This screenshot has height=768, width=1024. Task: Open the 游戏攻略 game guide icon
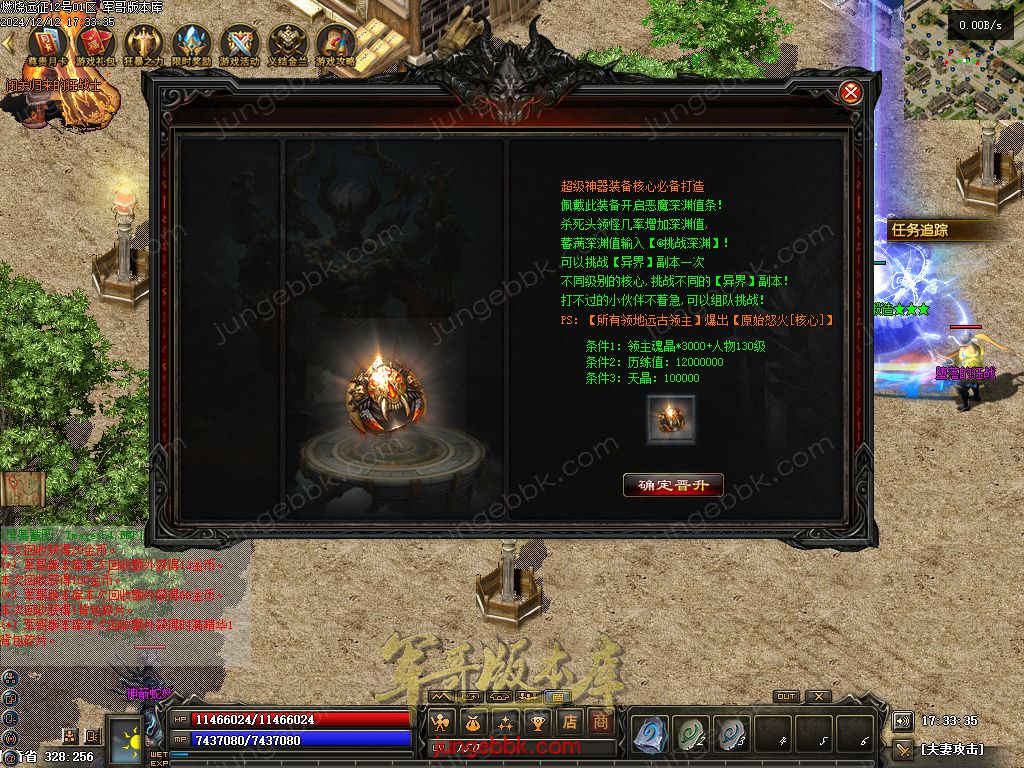coord(336,44)
